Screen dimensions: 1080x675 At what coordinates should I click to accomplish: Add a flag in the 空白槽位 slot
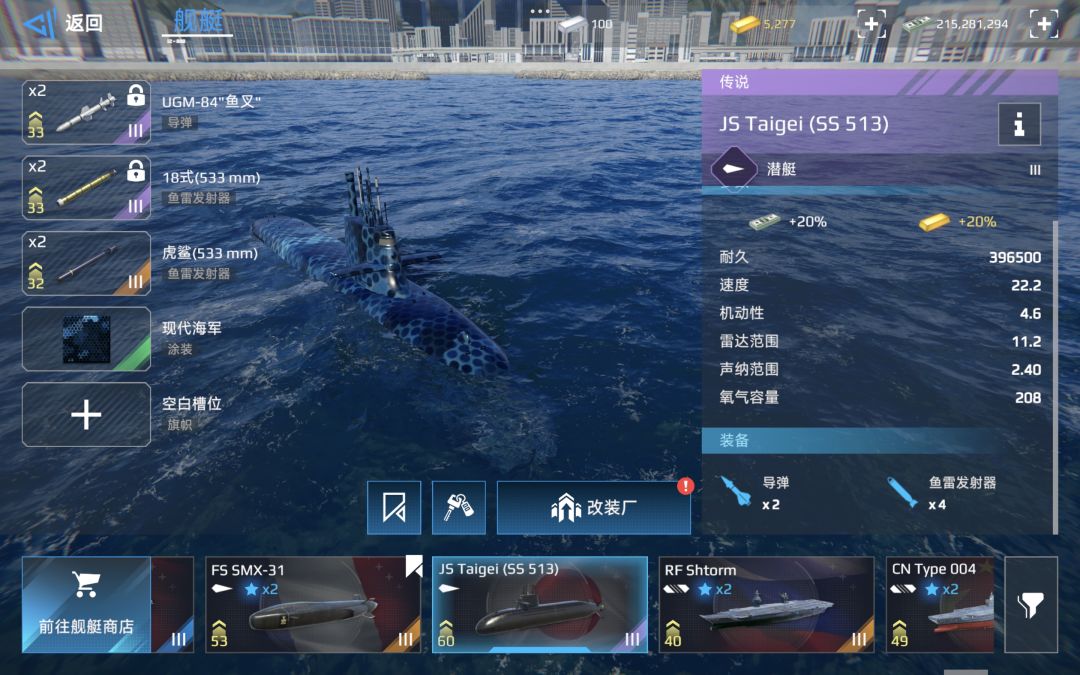click(x=87, y=414)
